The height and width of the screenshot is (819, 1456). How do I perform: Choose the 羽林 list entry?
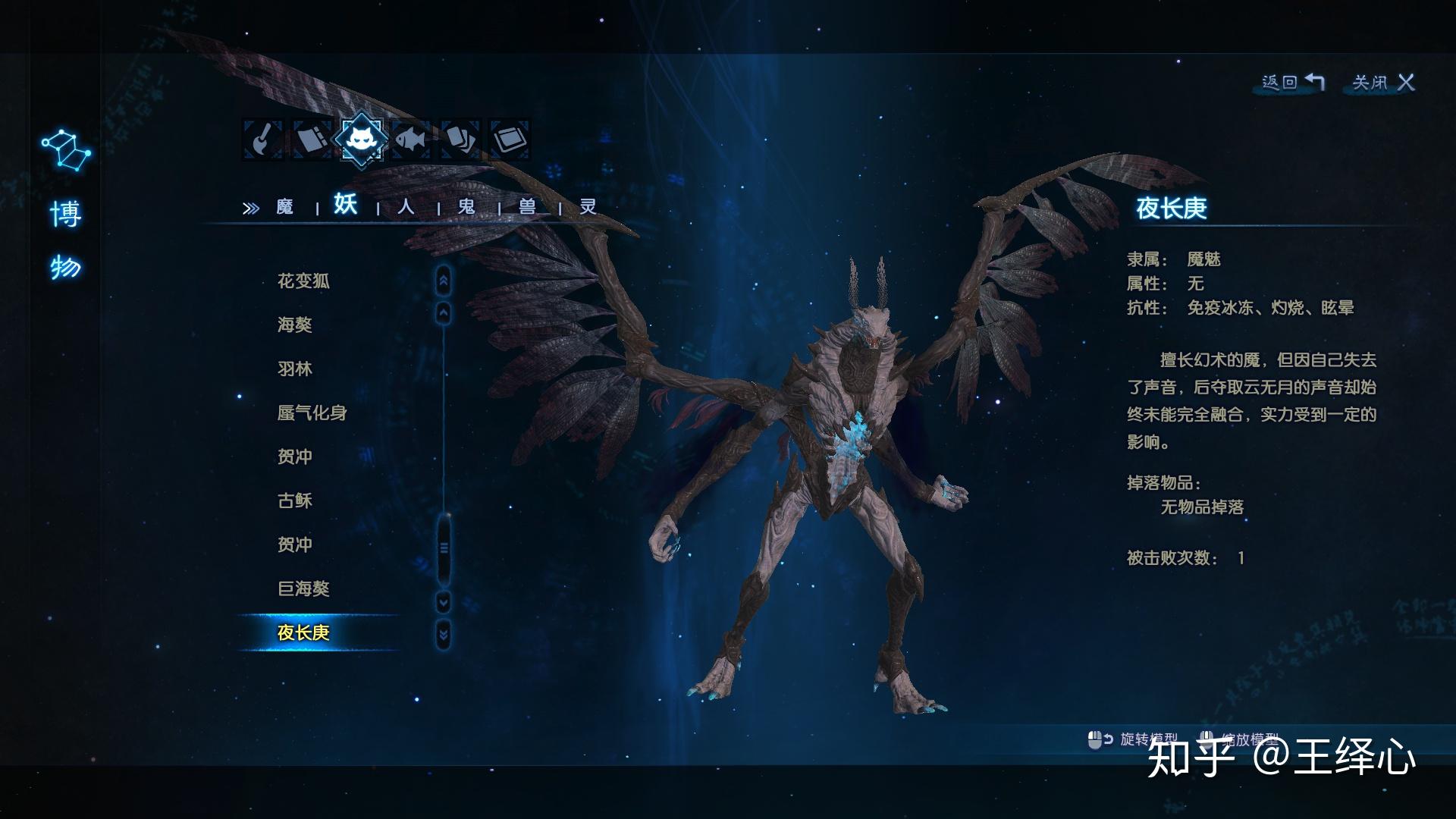click(x=295, y=369)
